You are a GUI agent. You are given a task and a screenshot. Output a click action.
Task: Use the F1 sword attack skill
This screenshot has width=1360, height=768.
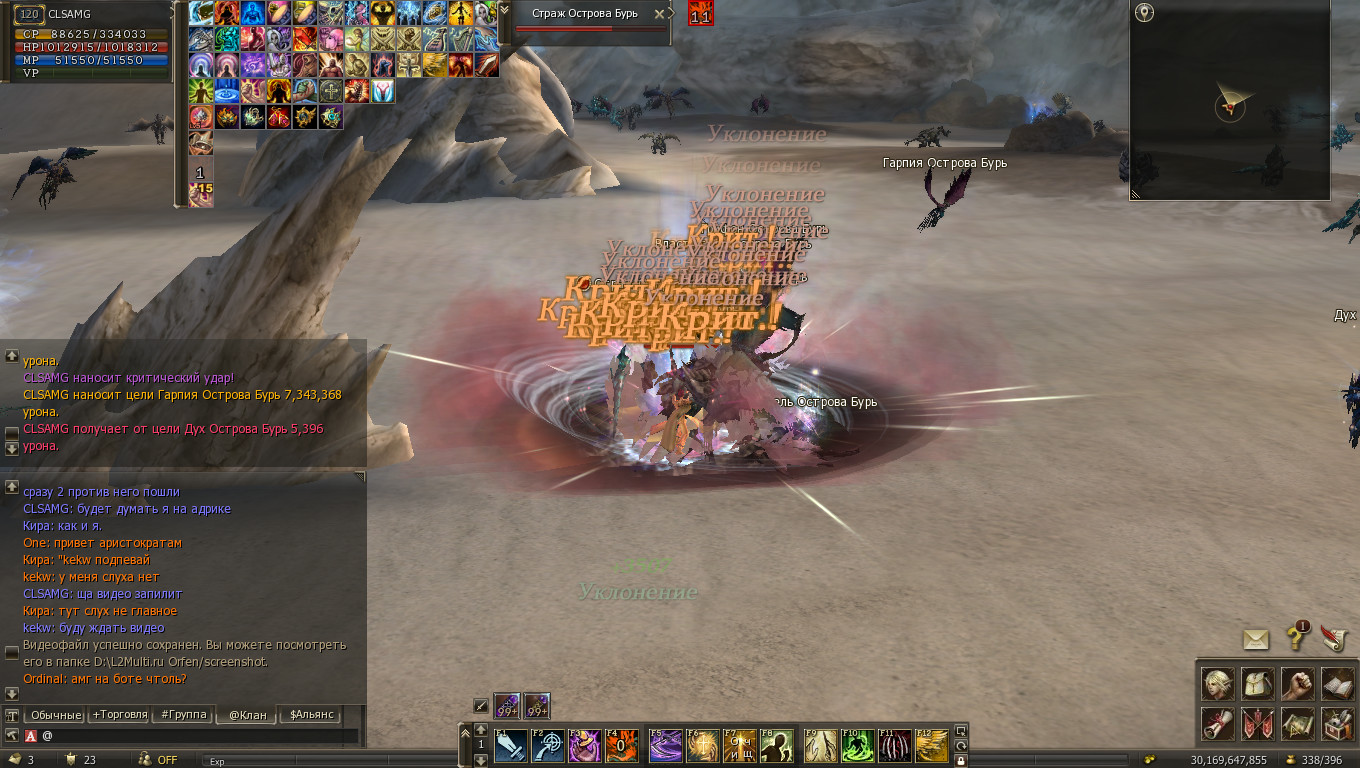(x=511, y=746)
